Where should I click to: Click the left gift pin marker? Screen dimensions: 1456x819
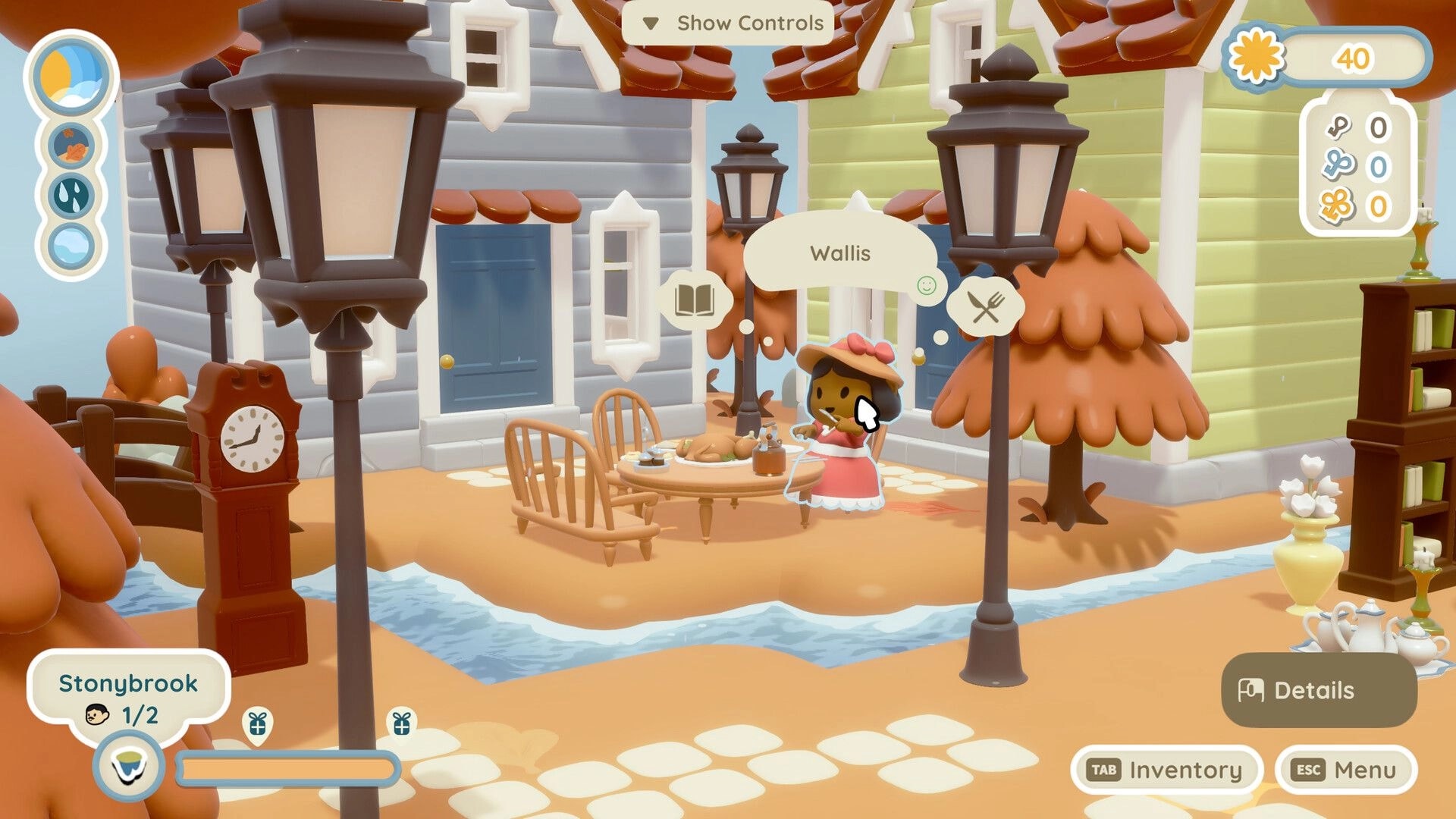tap(258, 726)
